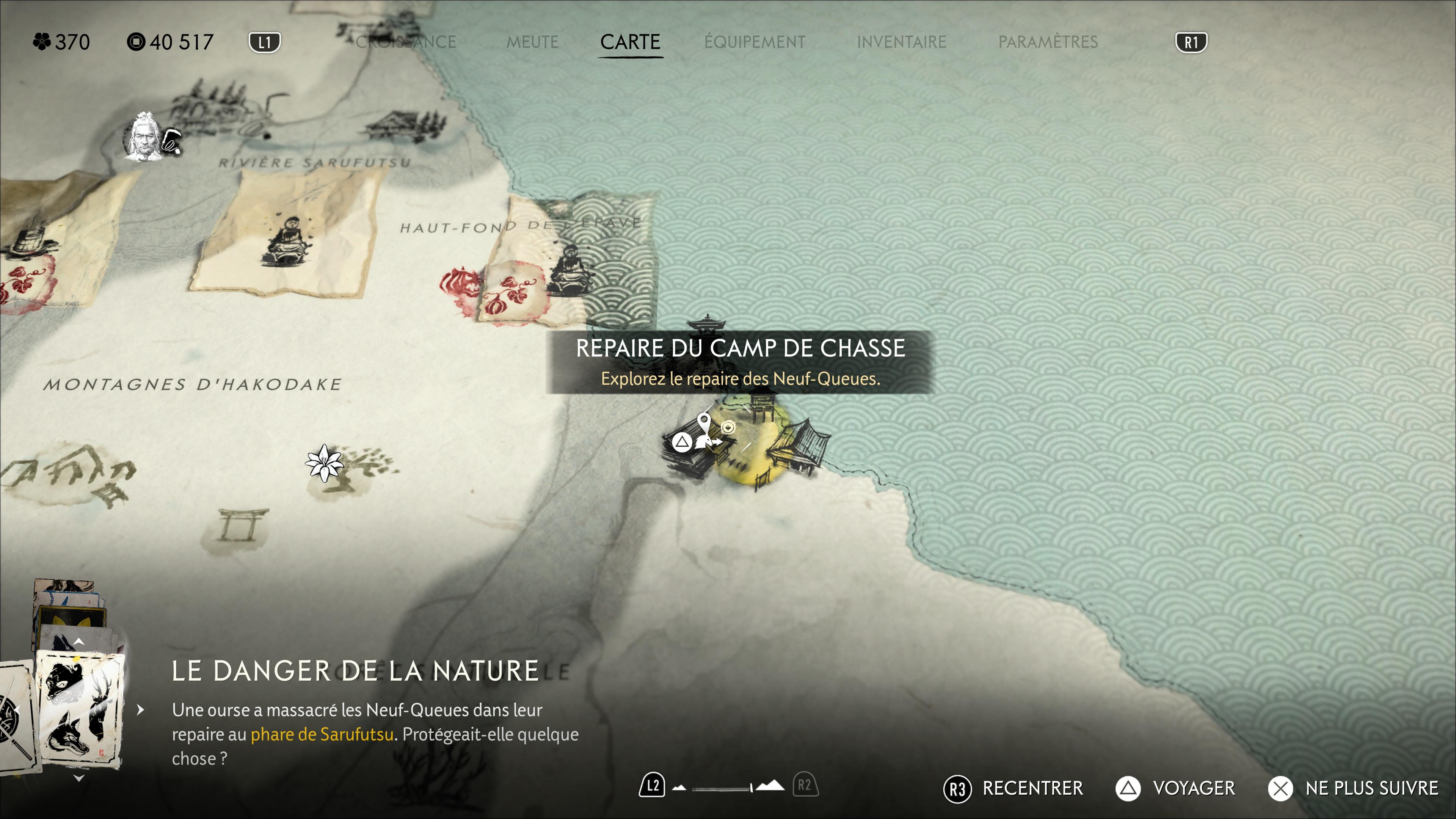
Task: Select the white flower map marker
Action: 324,463
